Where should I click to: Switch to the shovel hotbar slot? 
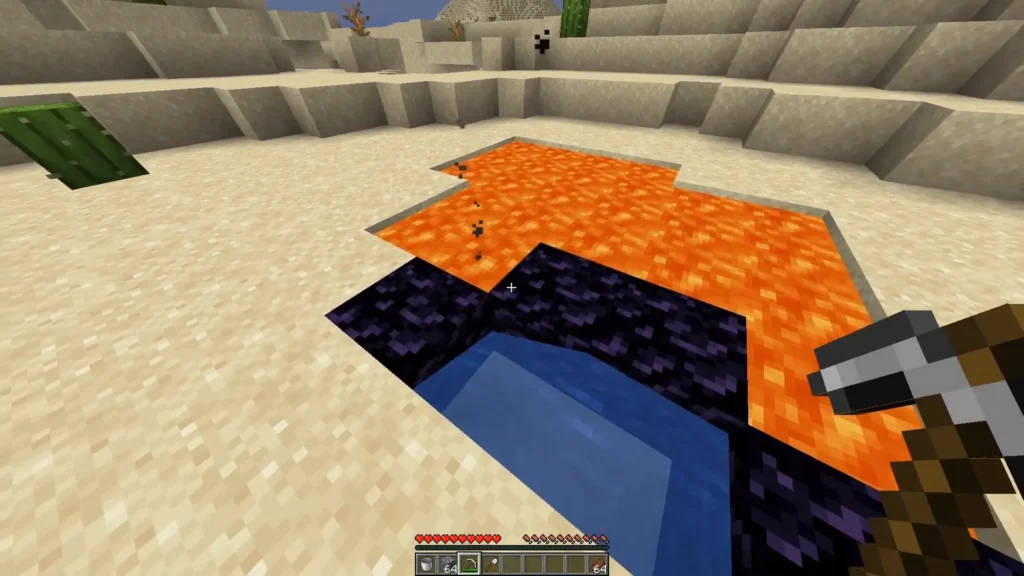pos(489,563)
